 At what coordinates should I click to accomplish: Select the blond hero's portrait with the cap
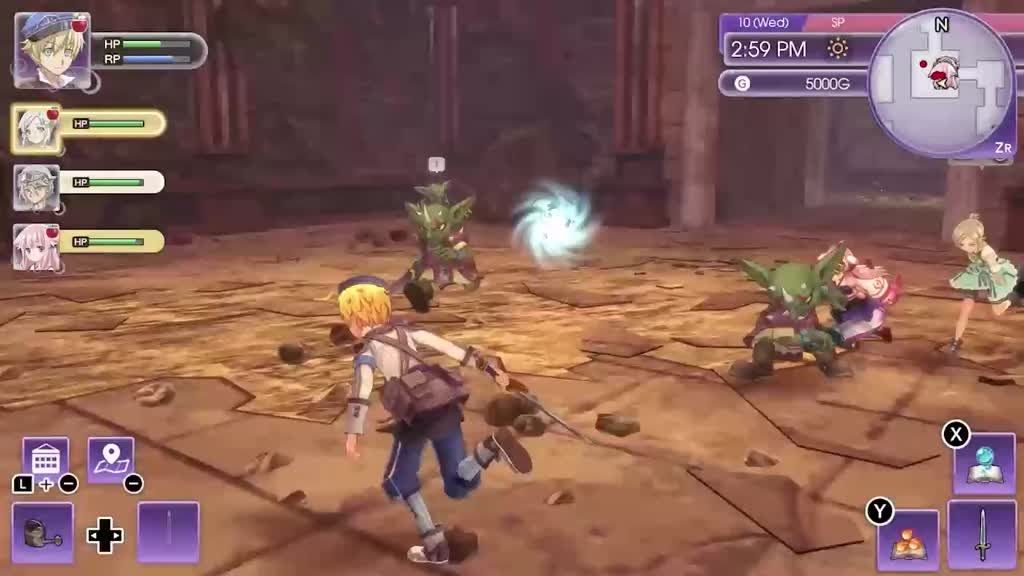(52, 50)
